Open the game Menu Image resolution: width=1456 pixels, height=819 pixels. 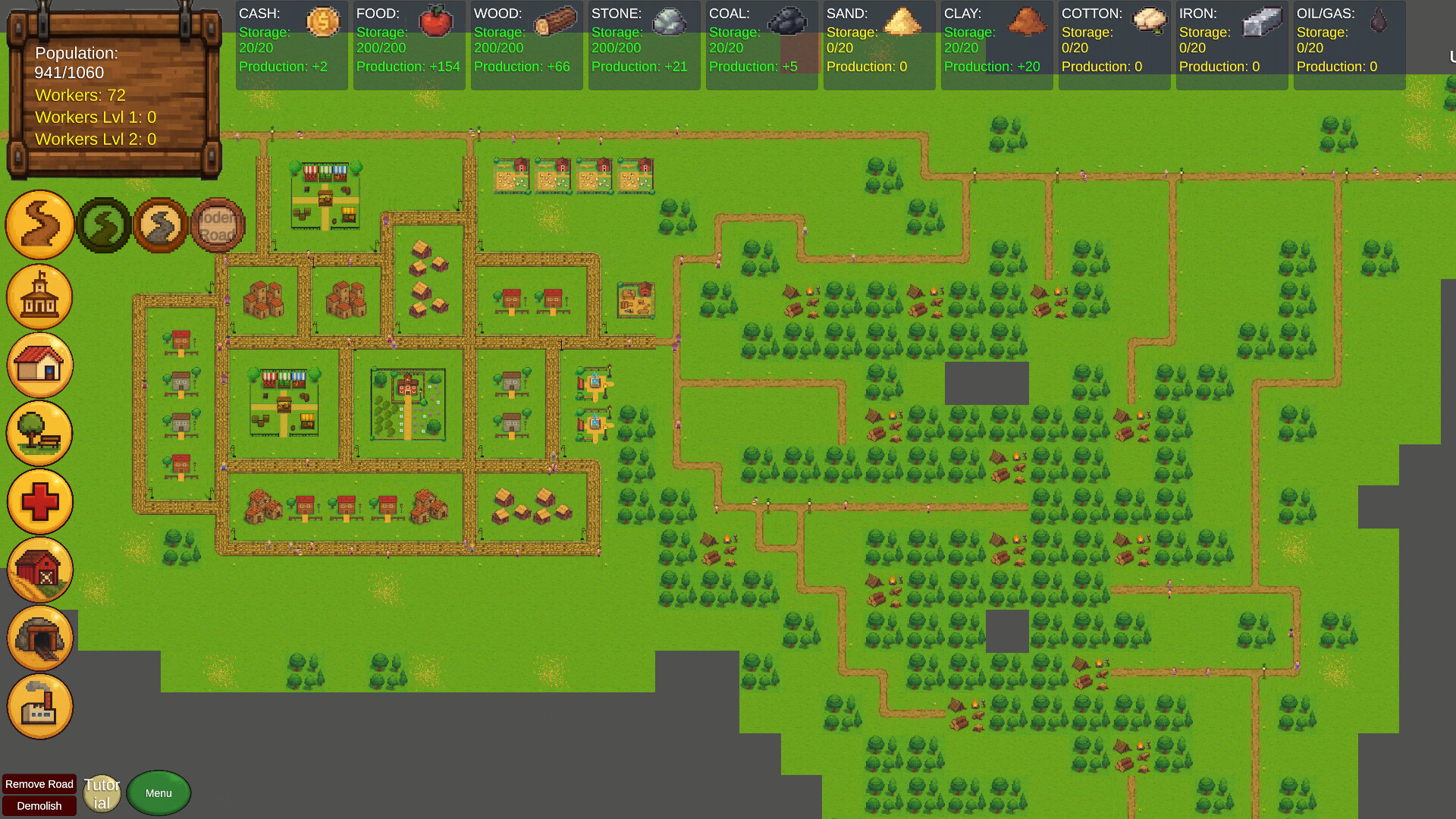pyautogui.click(x=158, y=792)
